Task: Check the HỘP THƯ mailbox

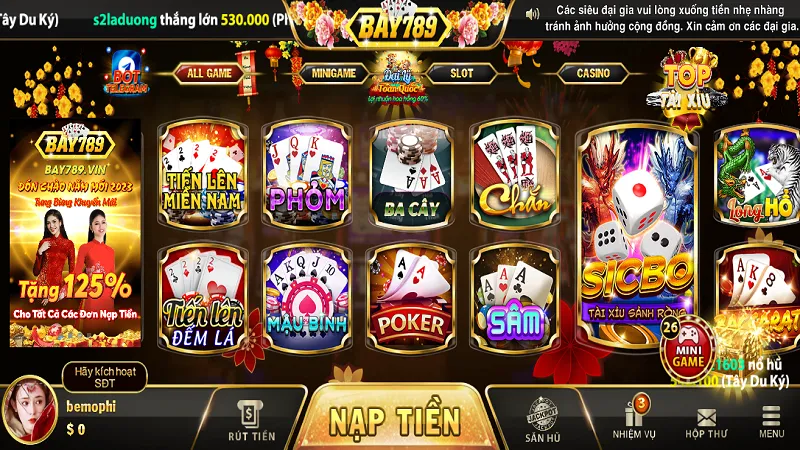Action: coord(706,422)
